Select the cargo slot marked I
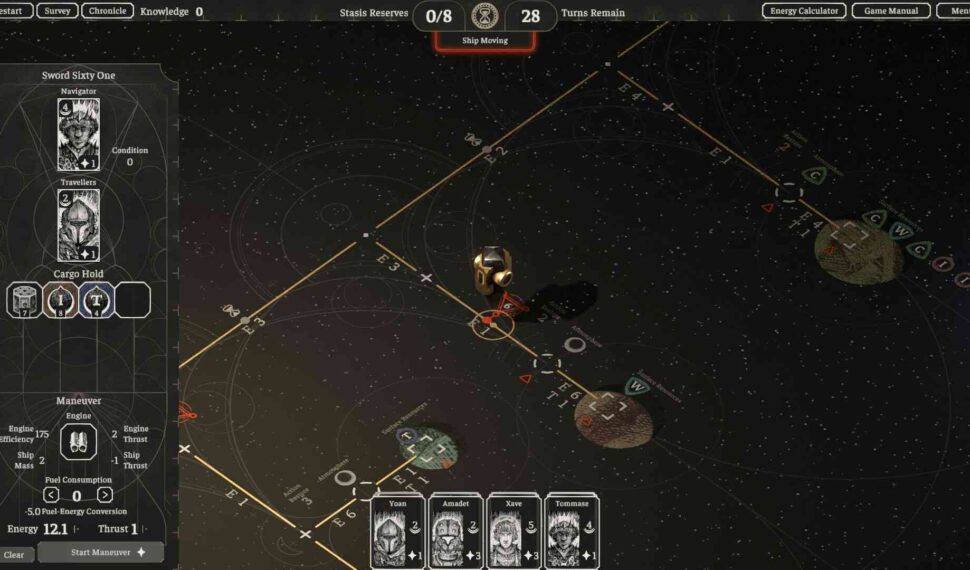Viewport: 970px width, 570px height. coord(60,299)
